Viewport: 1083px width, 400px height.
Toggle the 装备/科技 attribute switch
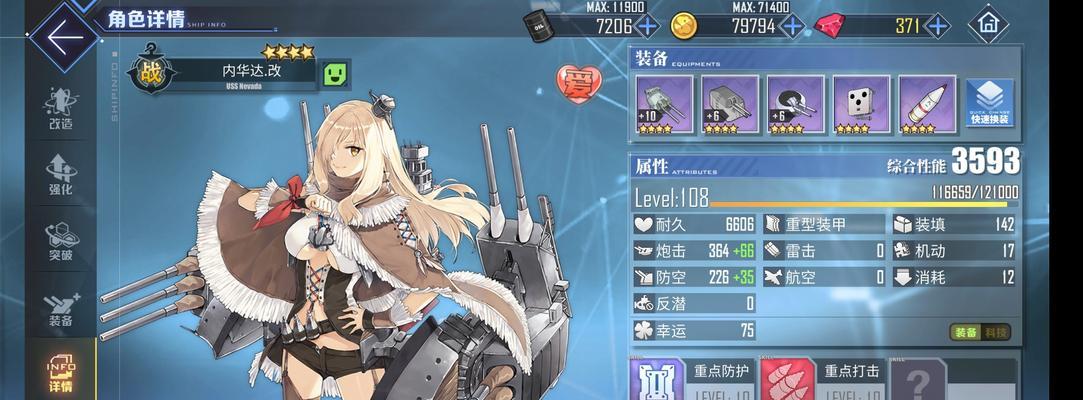[x=979, y=332]
